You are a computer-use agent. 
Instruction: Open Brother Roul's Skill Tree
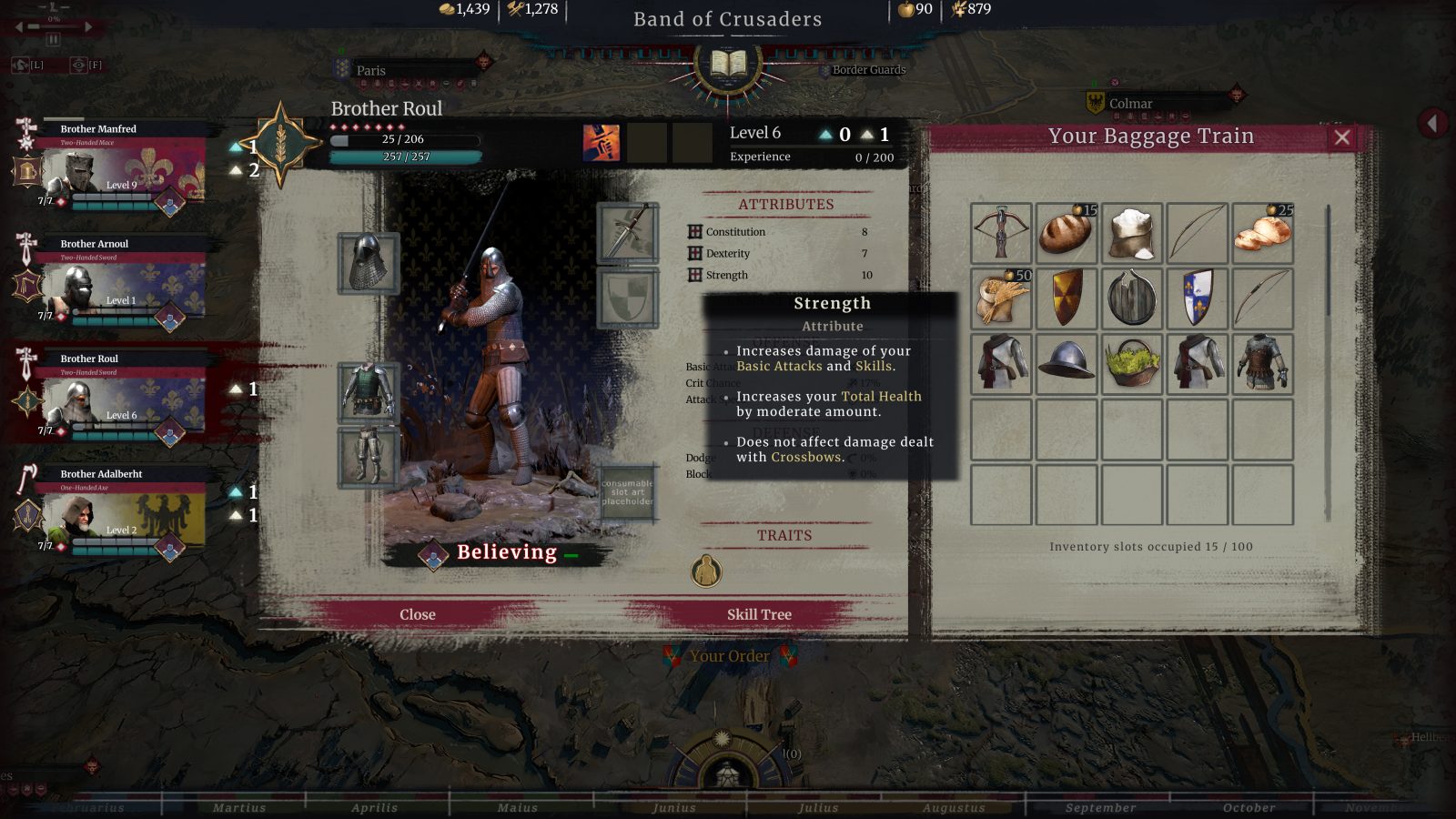coord(761,614)
